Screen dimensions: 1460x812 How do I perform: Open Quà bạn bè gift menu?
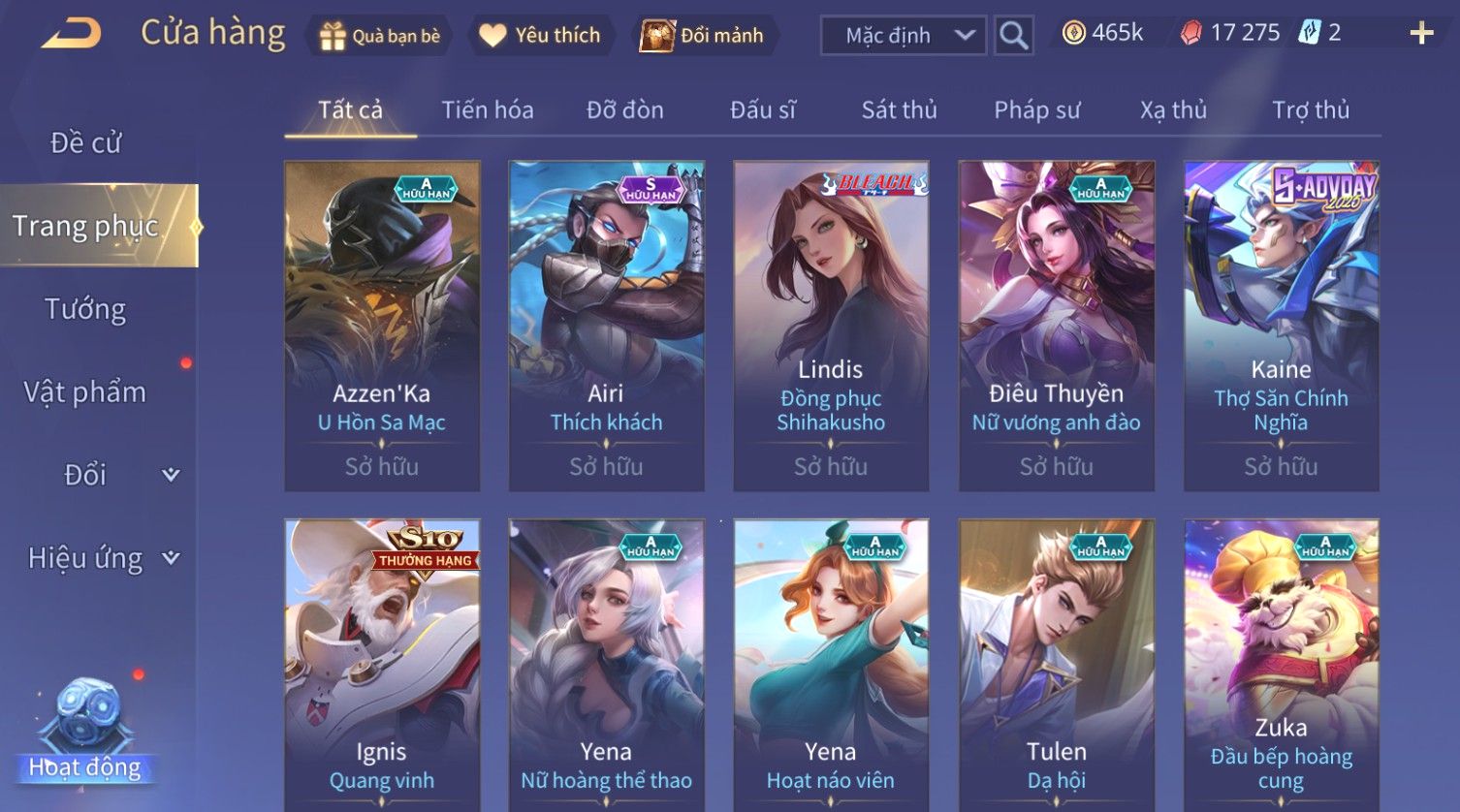click(x=380, y=36)
